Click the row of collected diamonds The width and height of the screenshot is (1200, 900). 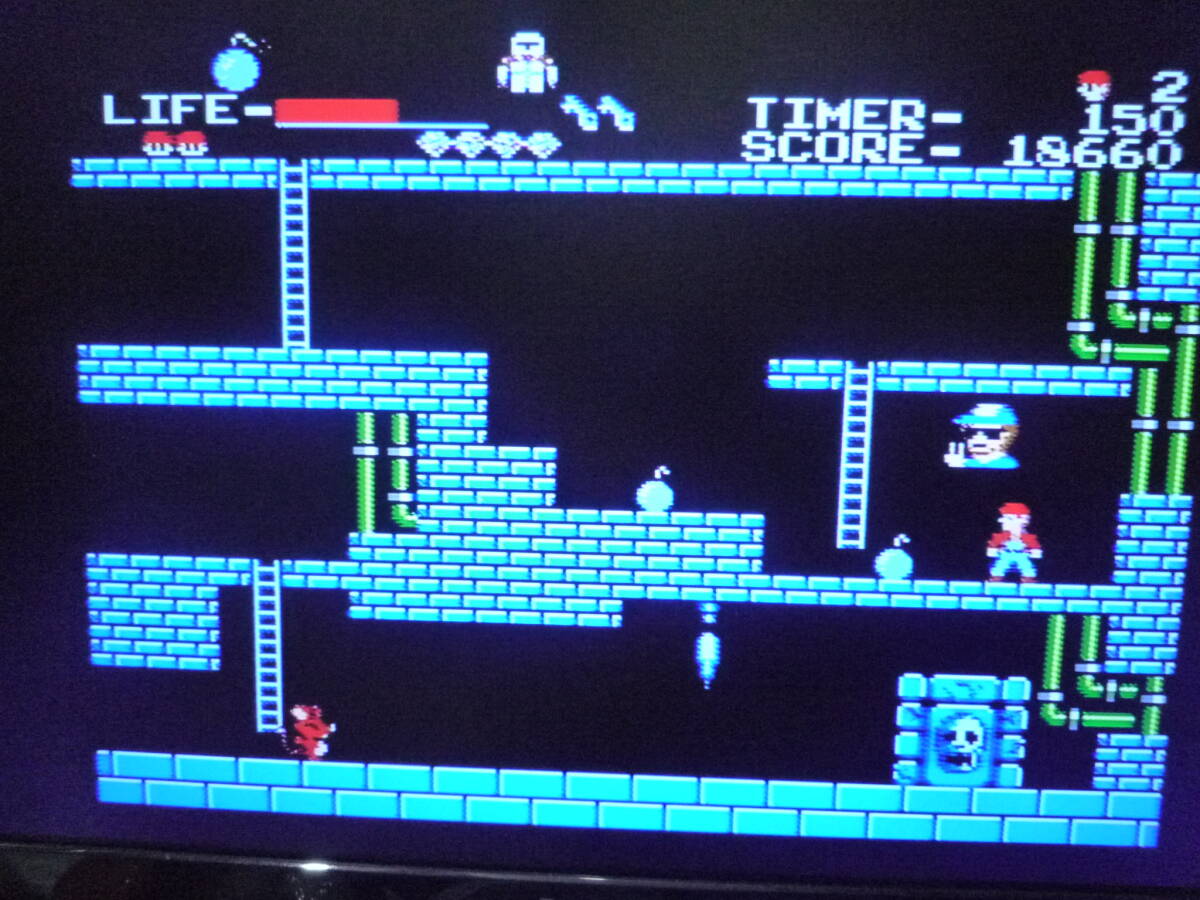[488, 145]
